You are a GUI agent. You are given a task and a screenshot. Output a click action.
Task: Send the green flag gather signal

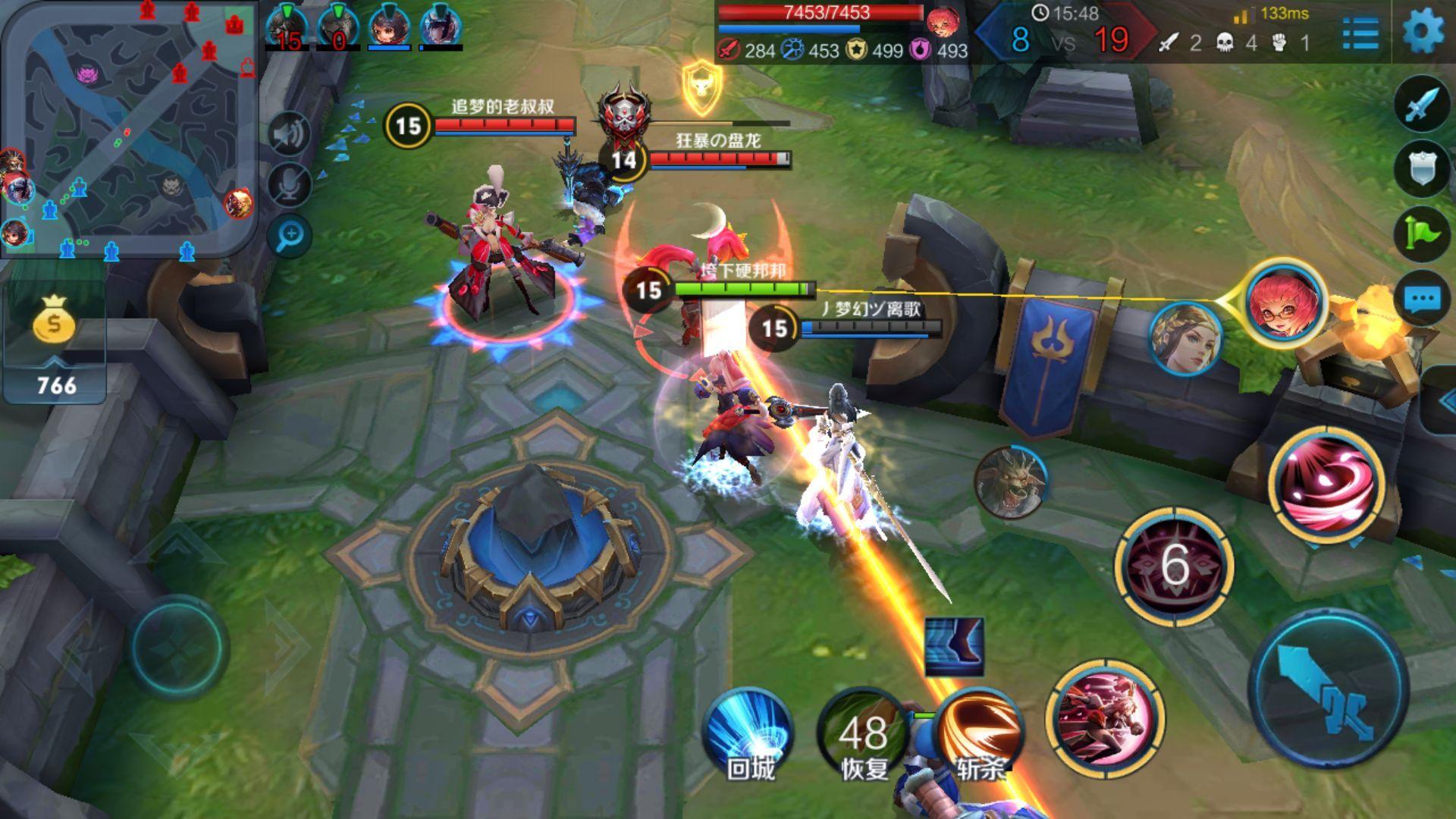[1421, 234]
